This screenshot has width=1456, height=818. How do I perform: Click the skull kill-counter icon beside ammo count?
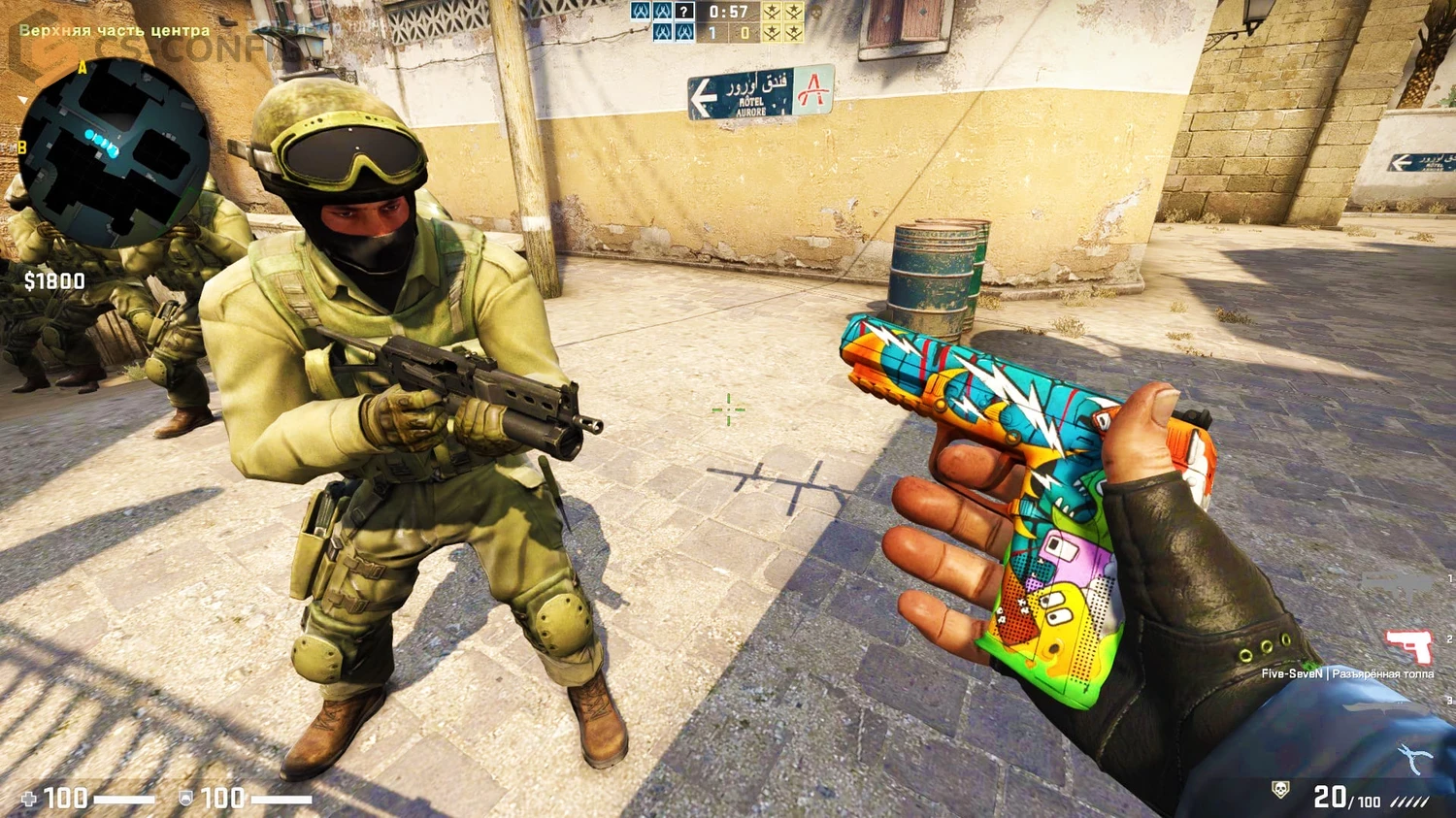(x=1279, y=788)
